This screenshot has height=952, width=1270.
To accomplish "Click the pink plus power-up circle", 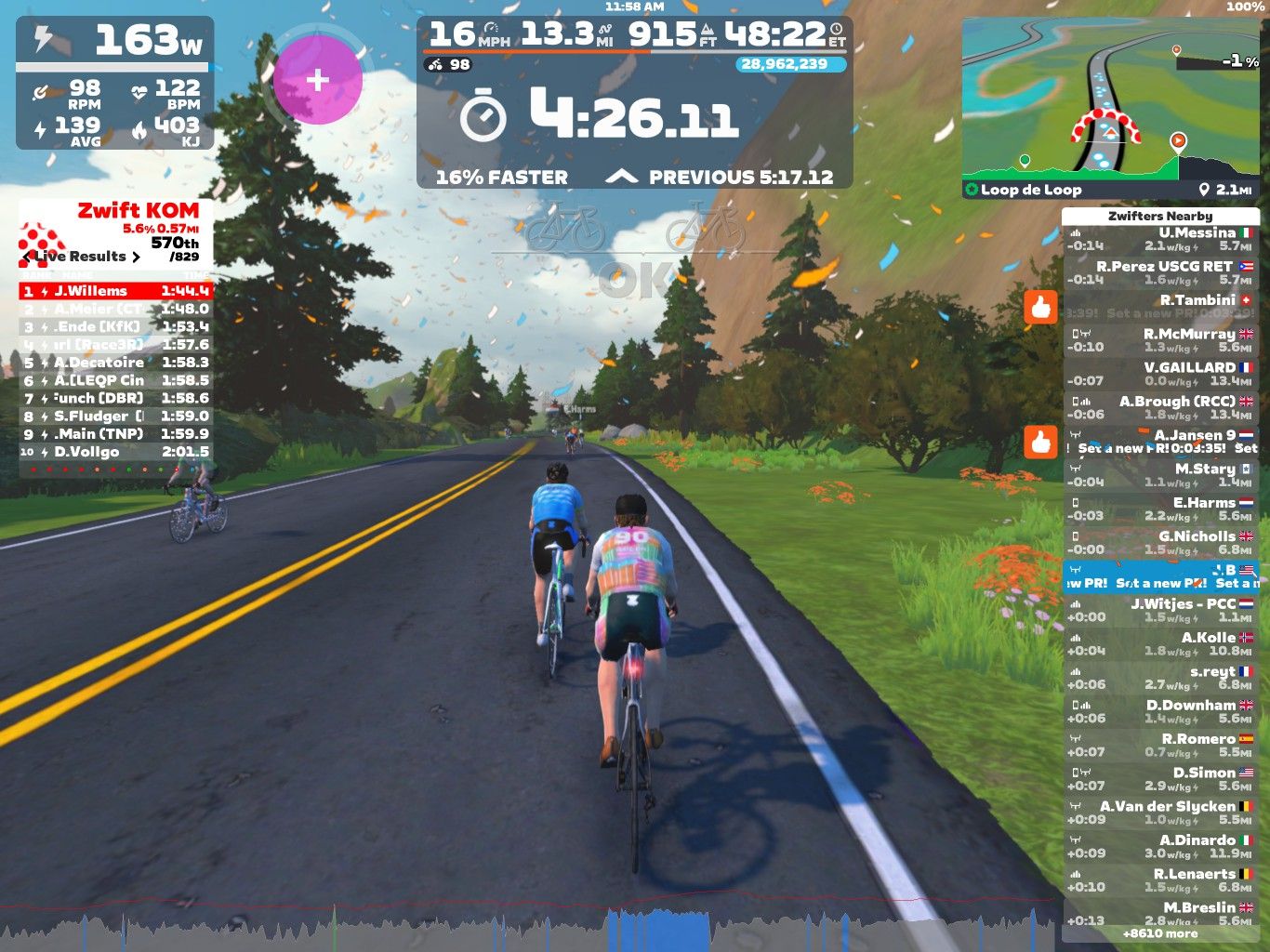I will (x=317, y=80).
